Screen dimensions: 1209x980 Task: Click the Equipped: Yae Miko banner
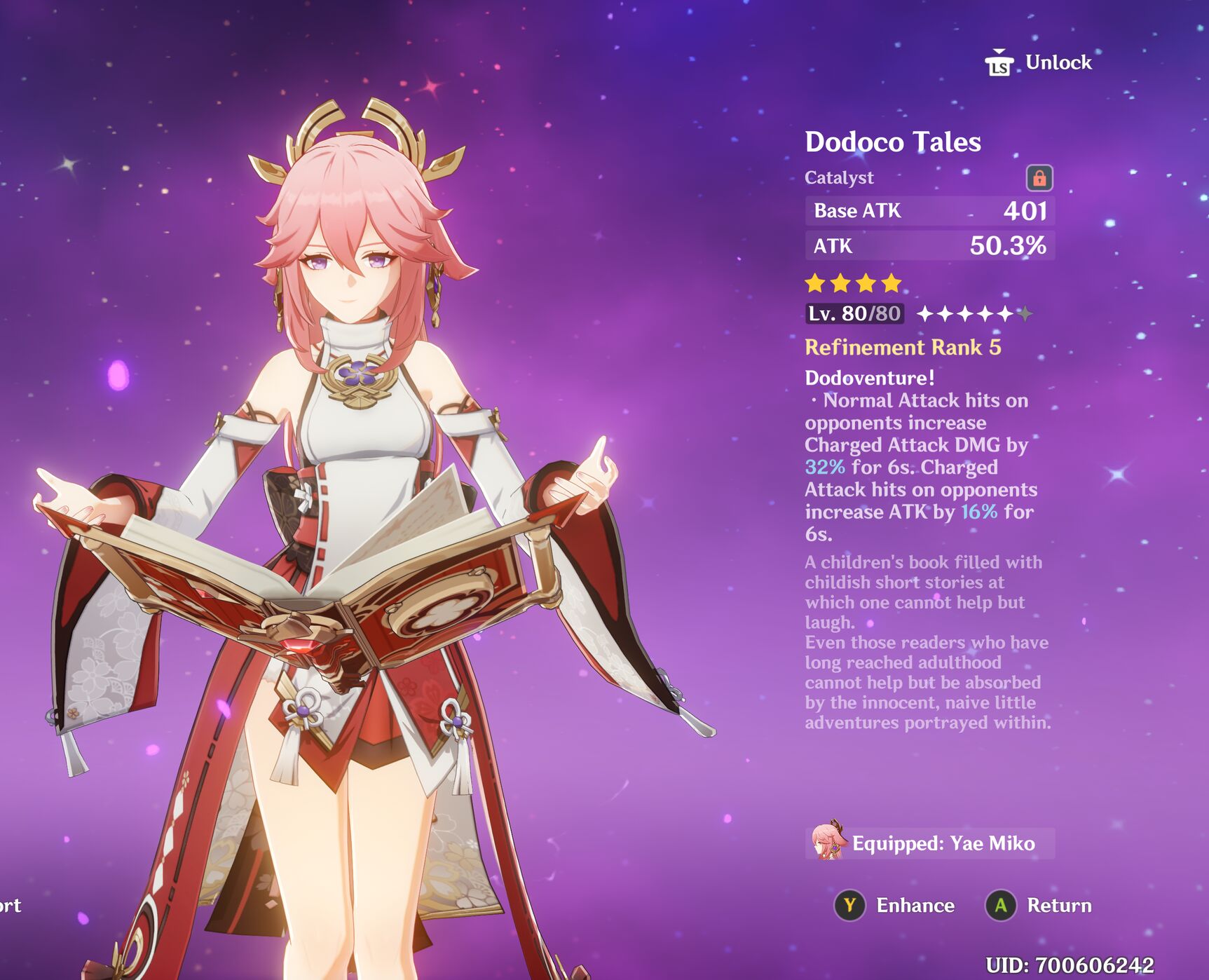pyautogui.click(x=929, y=843)
